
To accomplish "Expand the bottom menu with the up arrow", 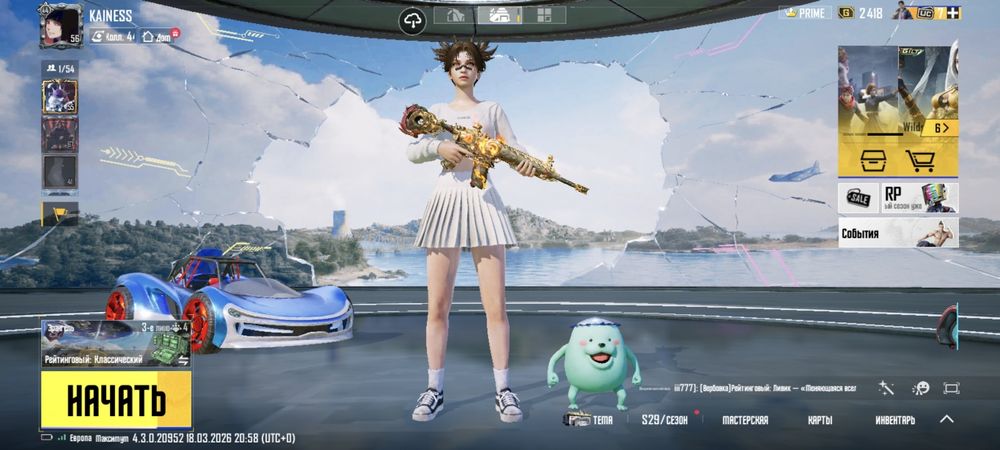I will point(946,419).
